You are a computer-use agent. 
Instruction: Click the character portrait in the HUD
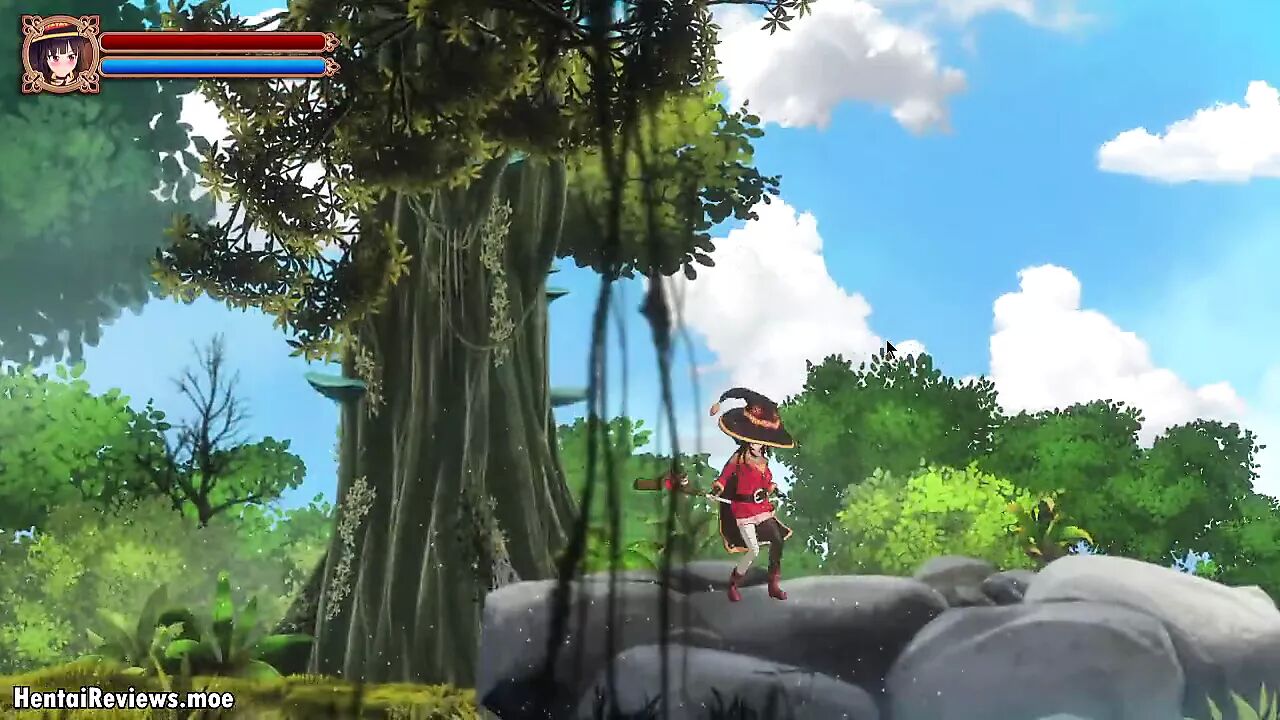(x=60, y=54)
